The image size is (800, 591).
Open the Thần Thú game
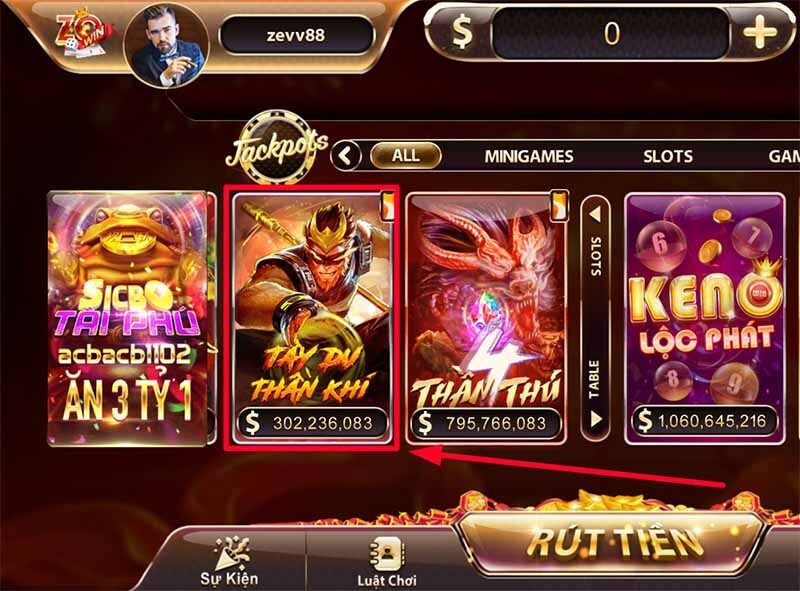click(484, 318)
